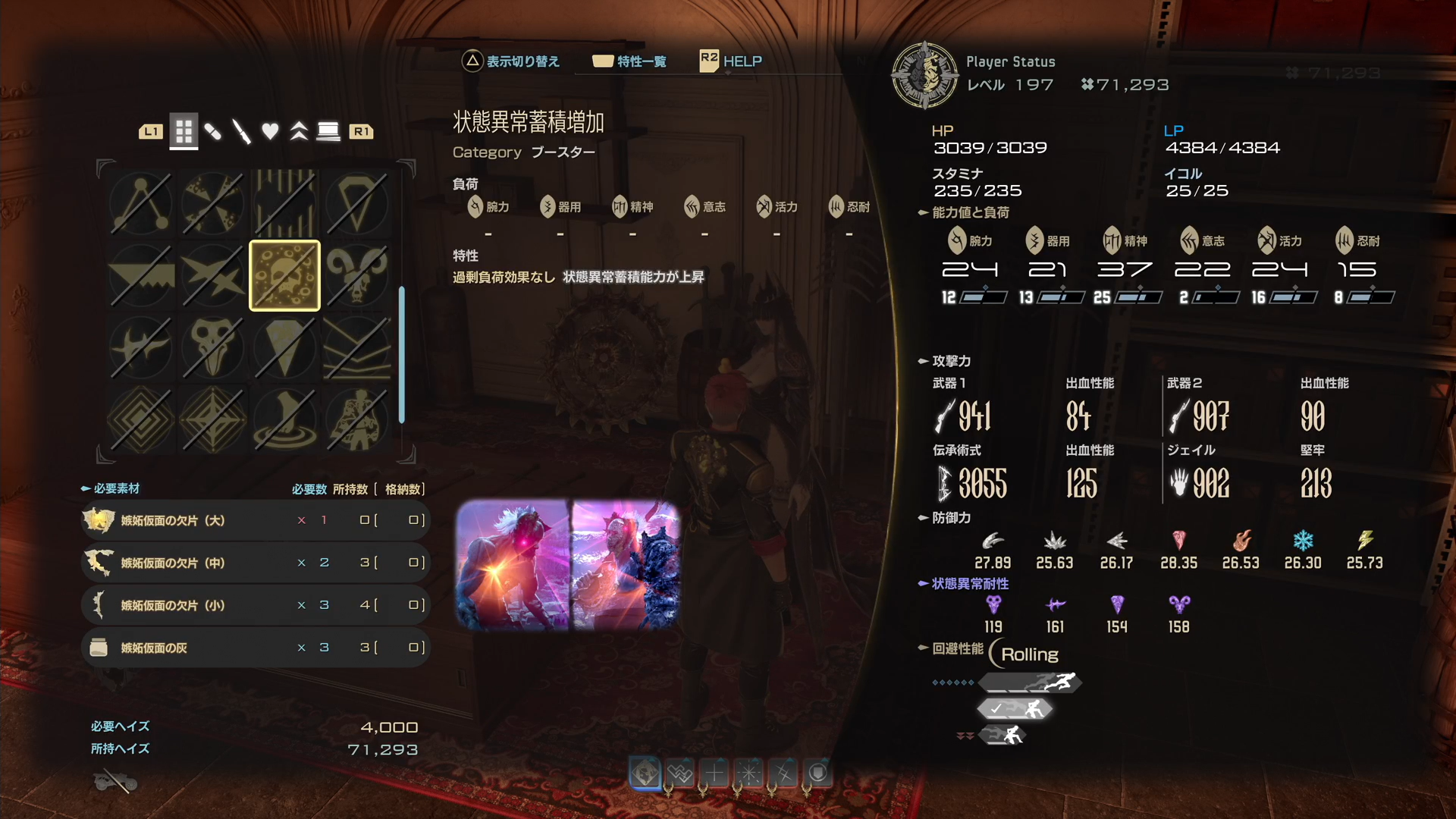
Task: Select the bird skull mask slot
Action: (212, 347)
